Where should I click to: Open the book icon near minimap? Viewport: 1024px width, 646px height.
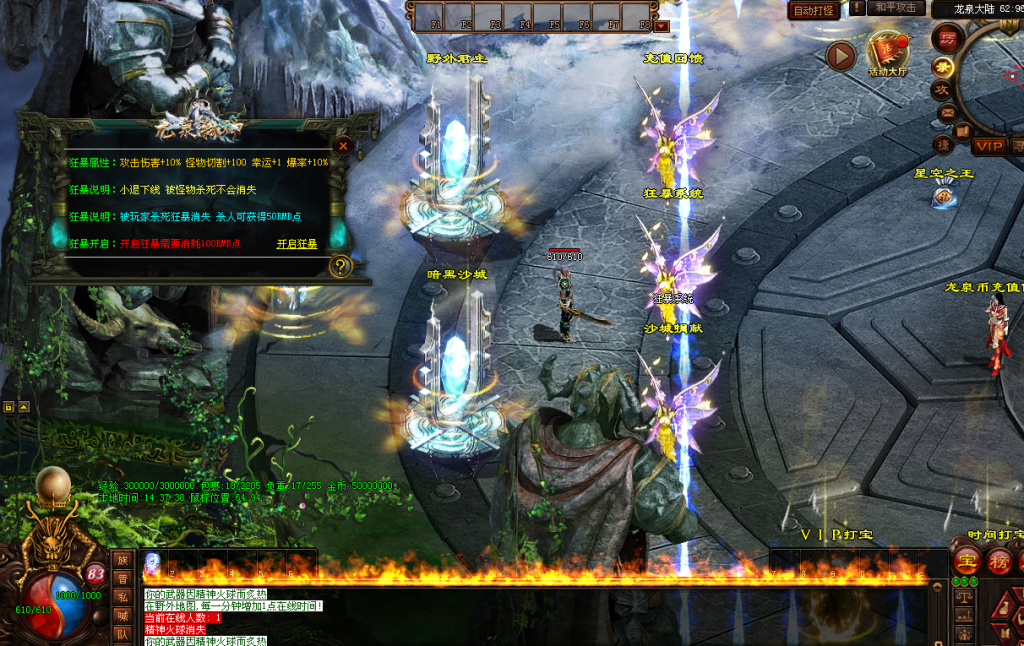(962, 130)
